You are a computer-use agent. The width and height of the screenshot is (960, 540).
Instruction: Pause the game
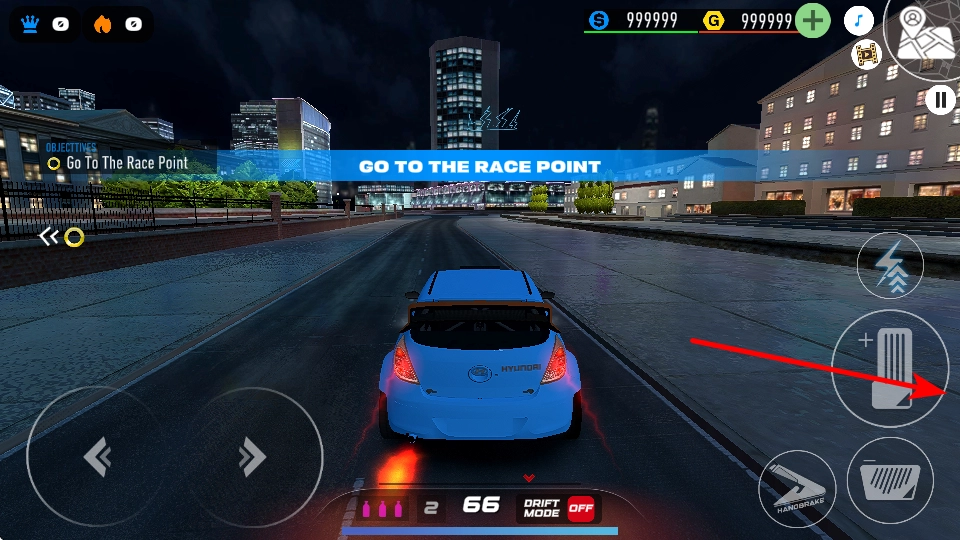(940, 99)
